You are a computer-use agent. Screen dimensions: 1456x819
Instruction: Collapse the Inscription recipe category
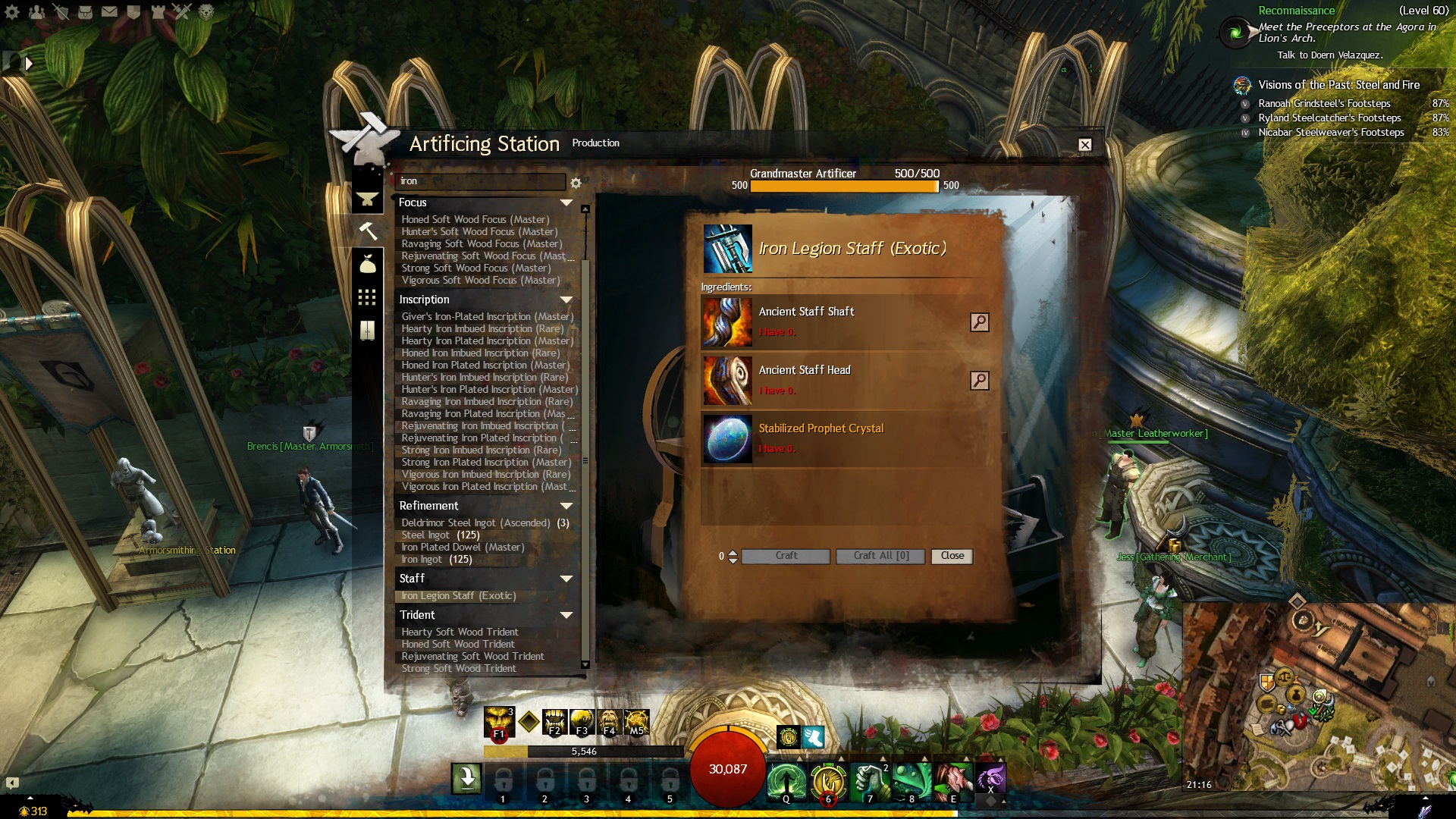point(566,300)
